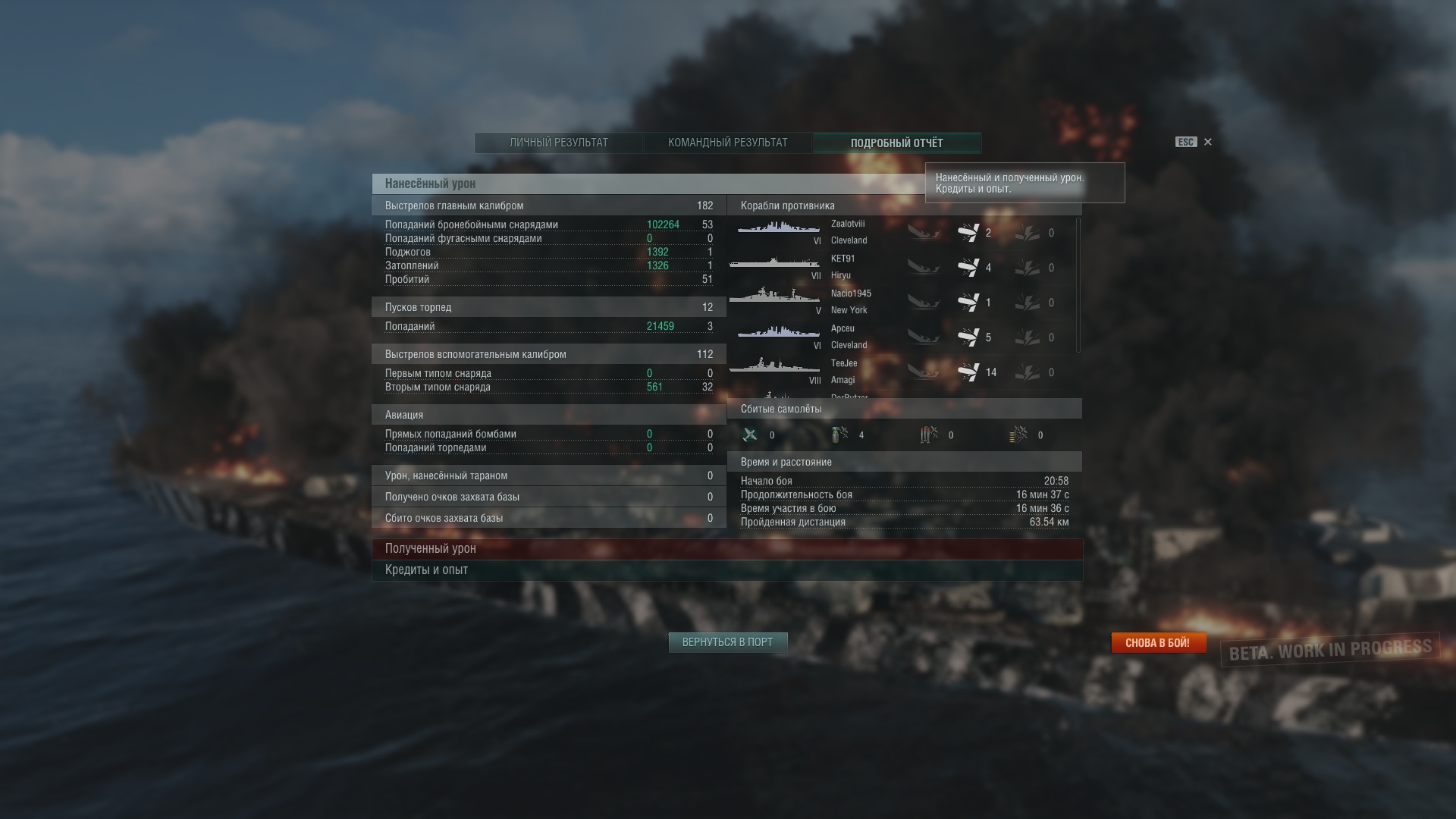Click Вернуться в порт button
Viewport: 1456px width, 819px height.
[x=727, y=642]
